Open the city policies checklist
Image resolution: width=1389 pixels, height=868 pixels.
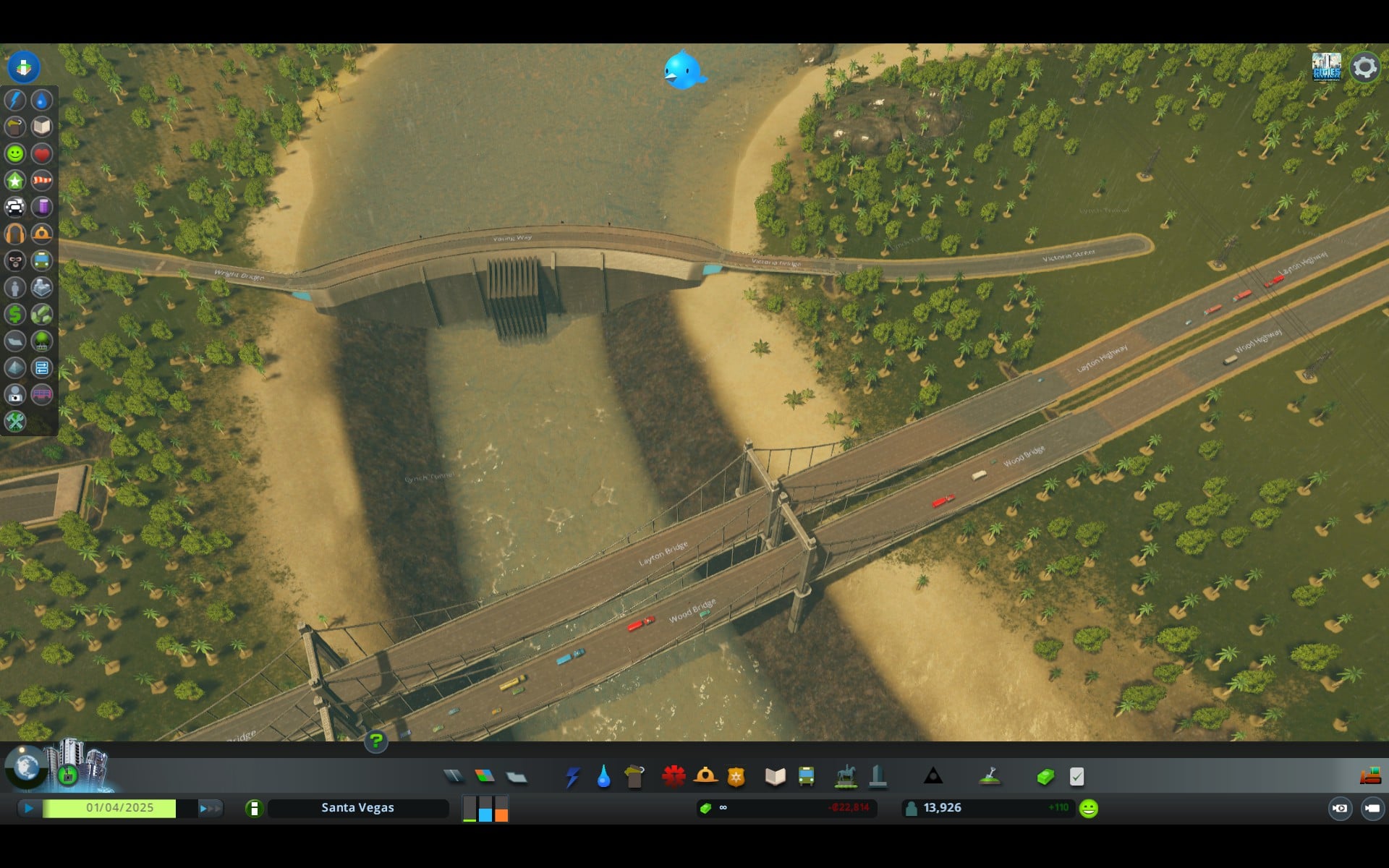point(1076,777)
